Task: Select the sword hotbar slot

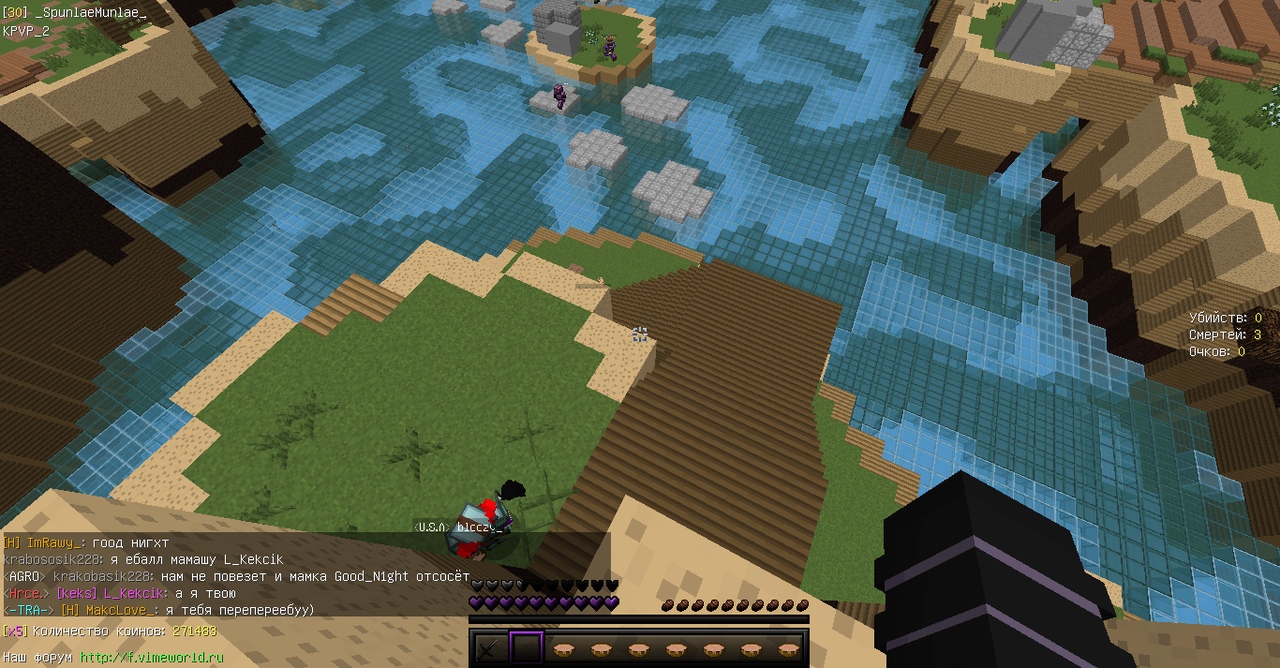Action: (489, 649)
